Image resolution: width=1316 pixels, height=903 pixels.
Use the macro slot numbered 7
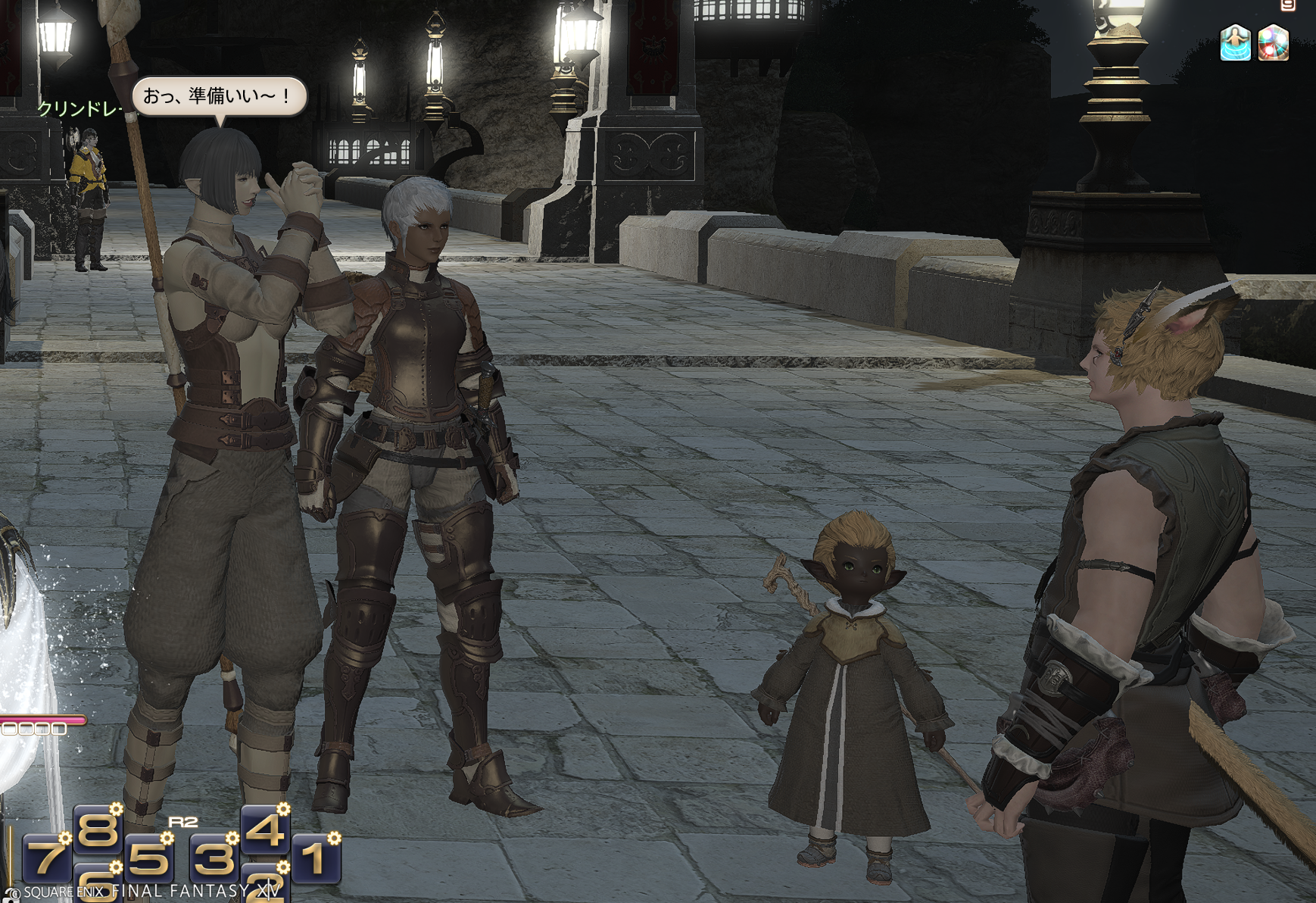pyautogui.click(x=46, y=858)
